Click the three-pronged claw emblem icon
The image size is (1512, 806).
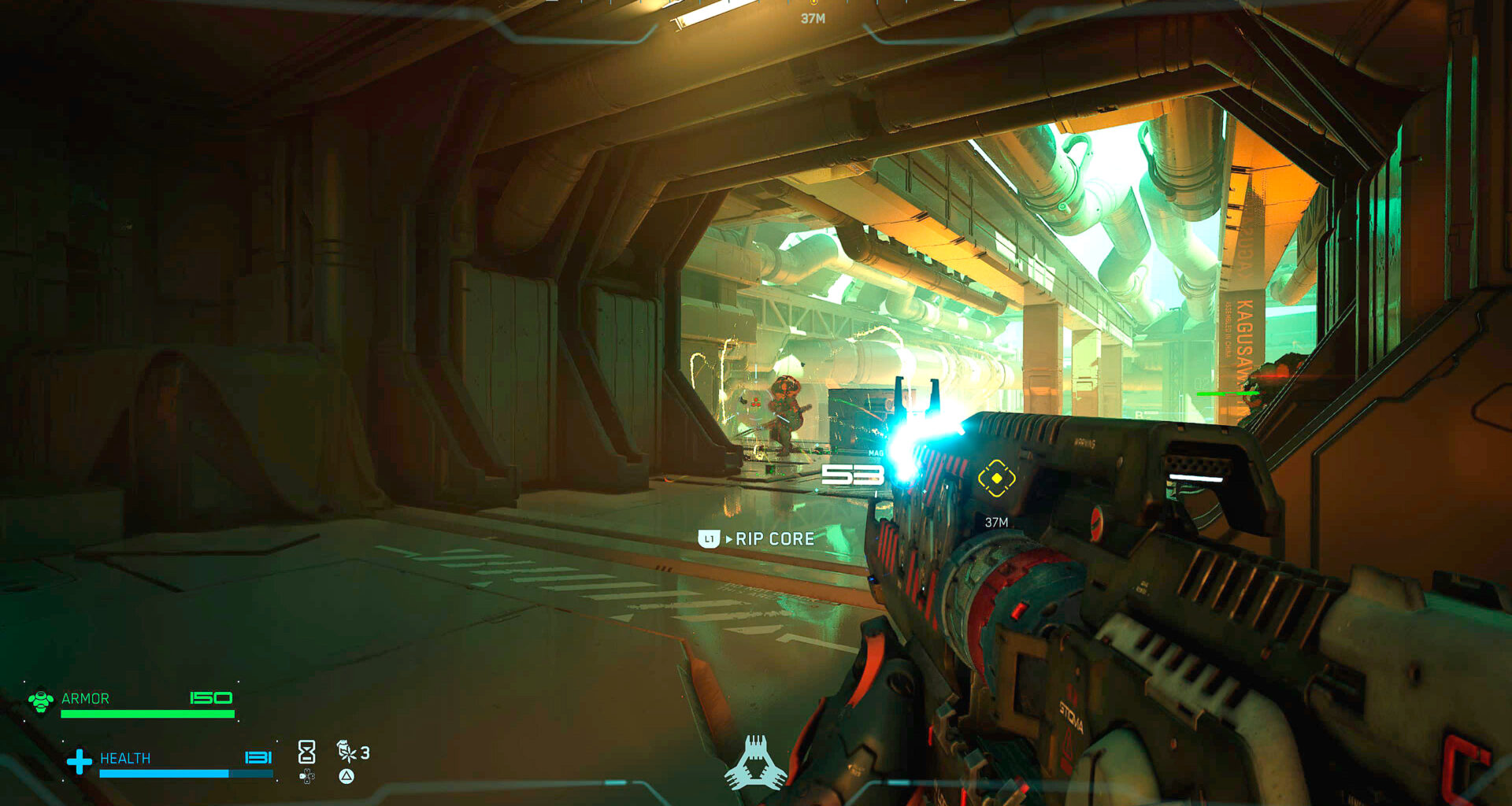click(x=756, y=763)
